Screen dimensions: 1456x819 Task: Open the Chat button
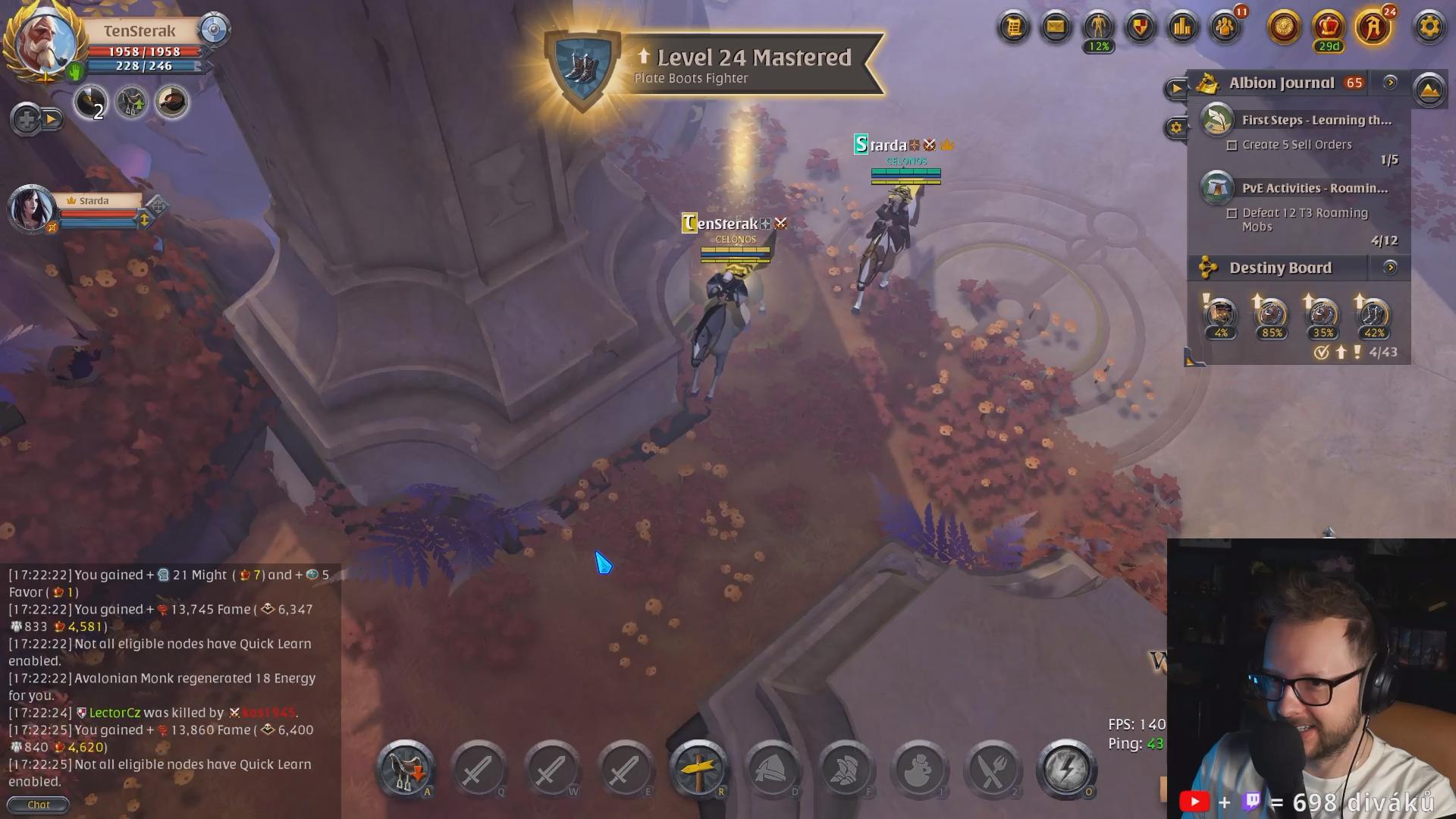[38, 805]
